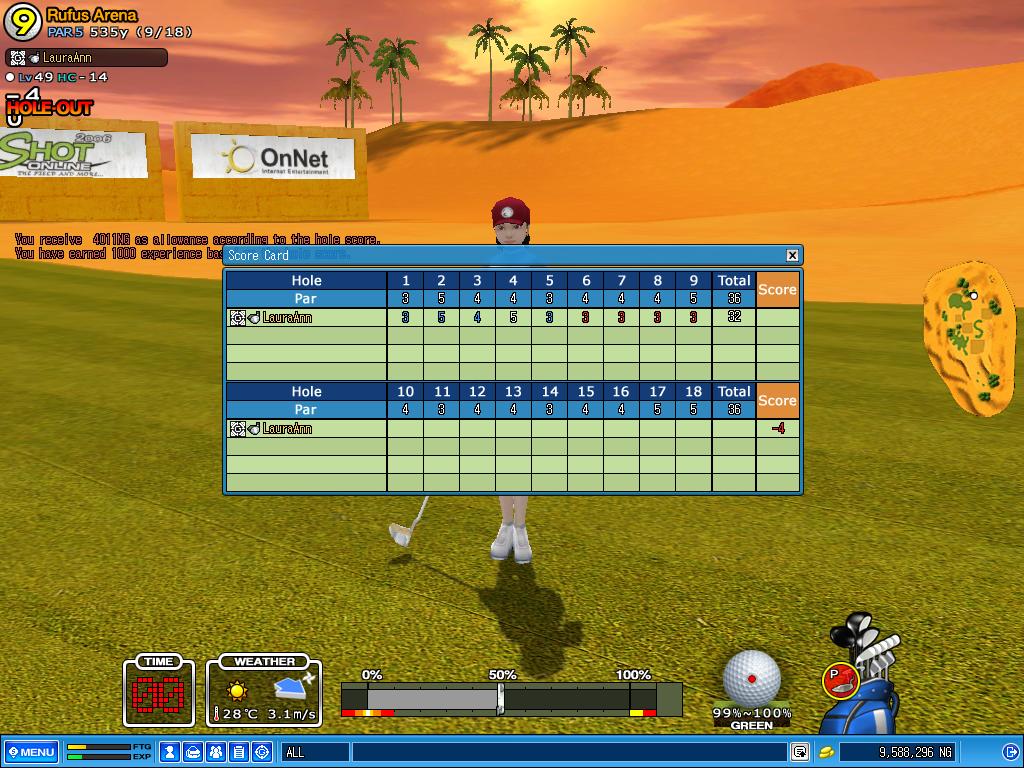The width and height of the screenshot is (1024, 768).
Task: Click the inventory bag icon
Action: [x=193, y=752]
